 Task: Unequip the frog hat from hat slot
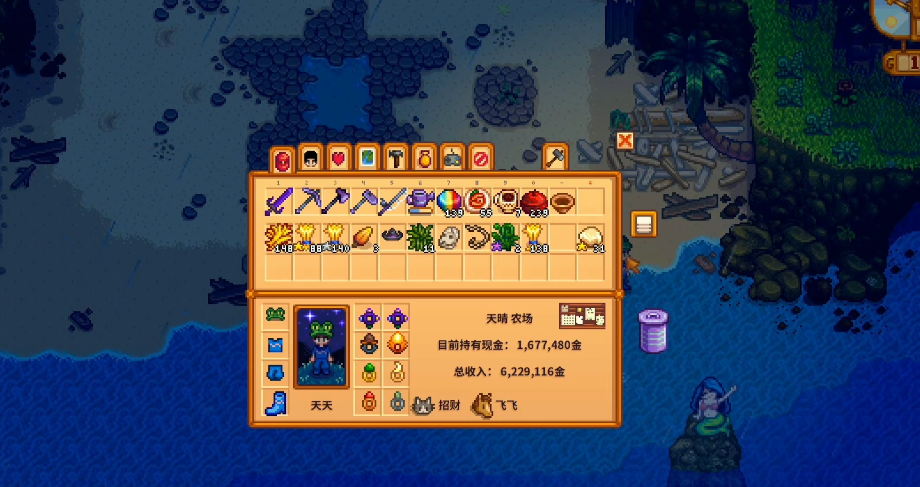[277, 317]
